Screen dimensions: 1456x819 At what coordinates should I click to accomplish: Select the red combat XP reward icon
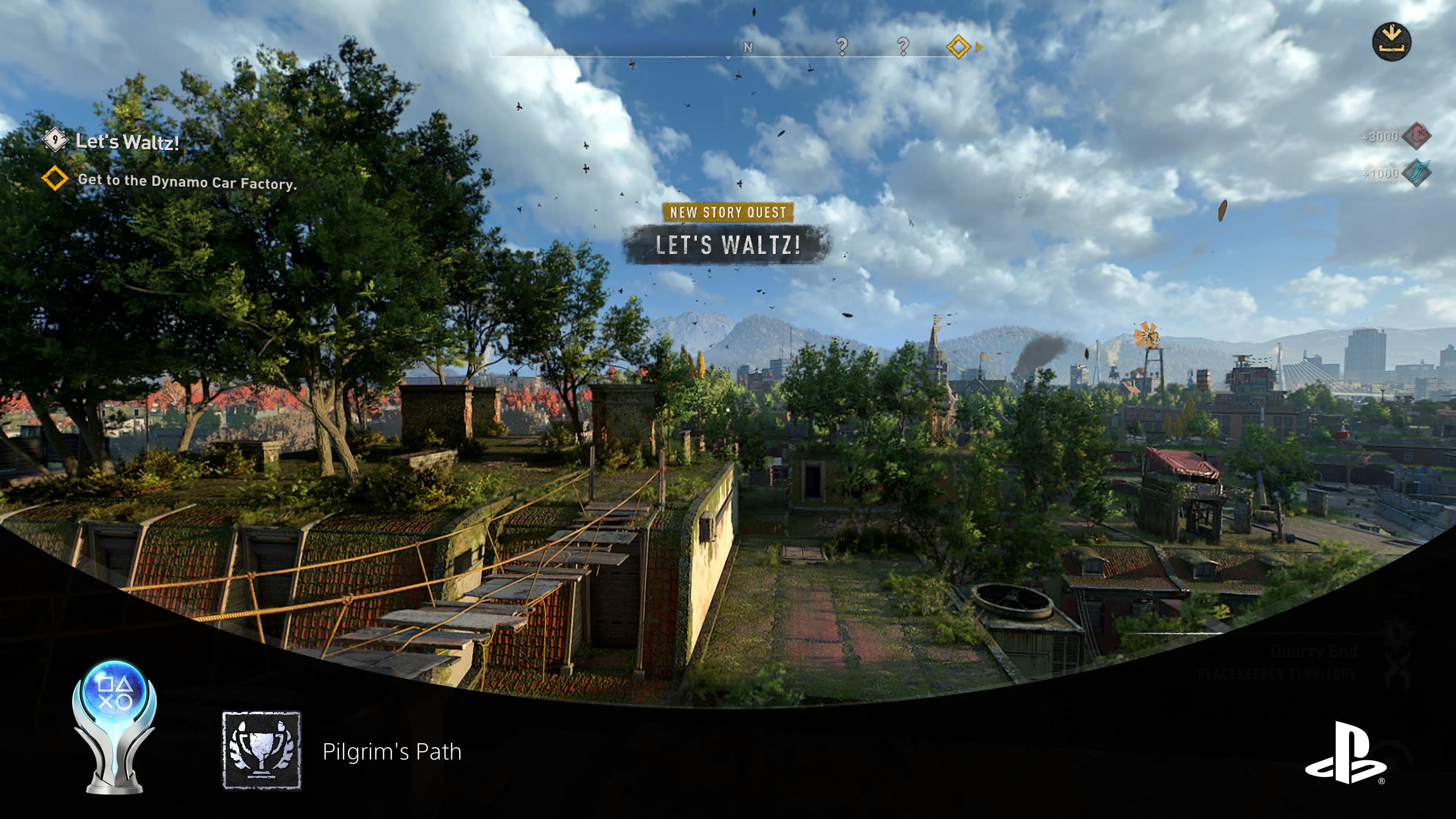(1417, 136)
